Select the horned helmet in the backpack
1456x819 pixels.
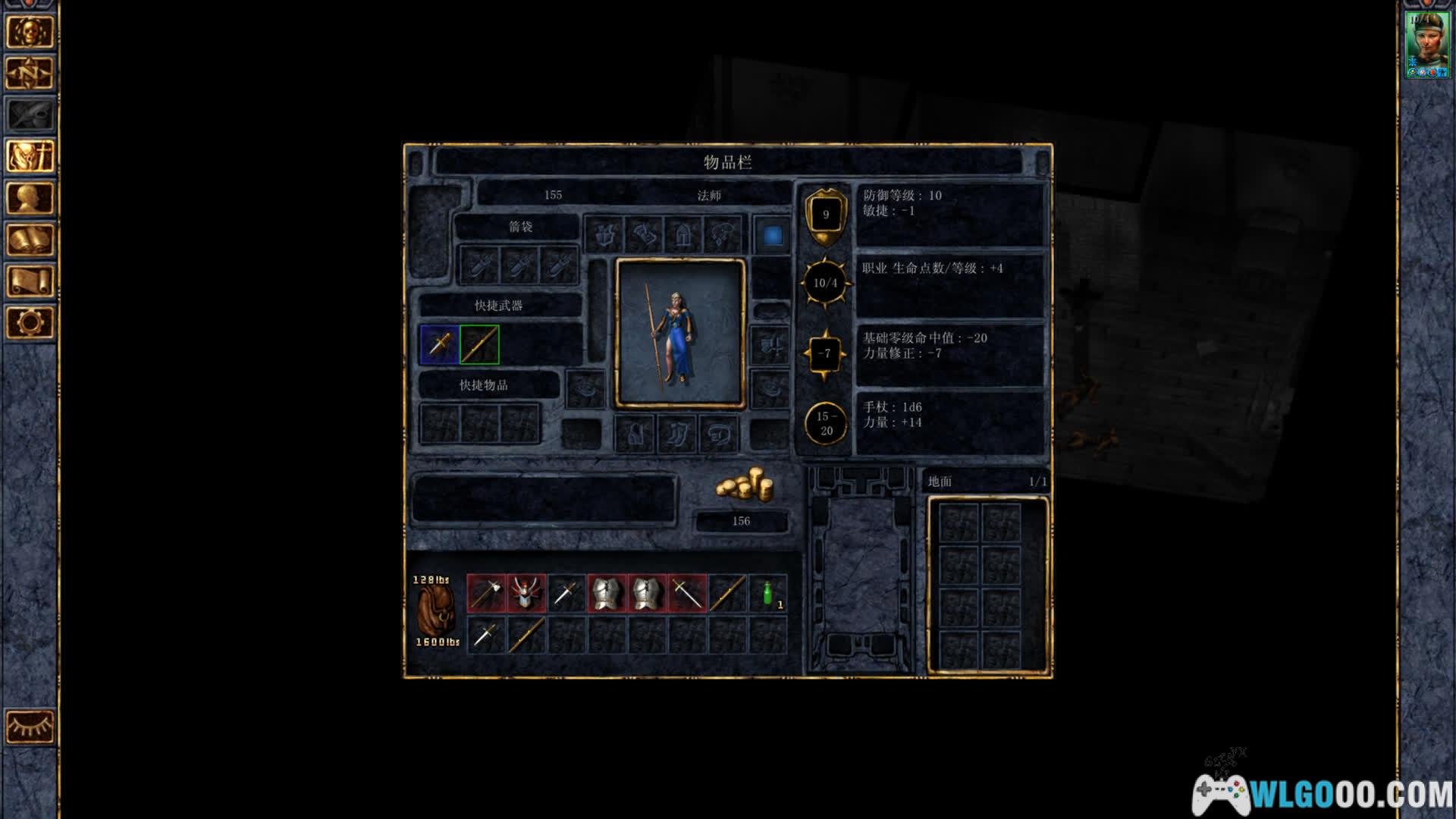(x=526, y=593)
